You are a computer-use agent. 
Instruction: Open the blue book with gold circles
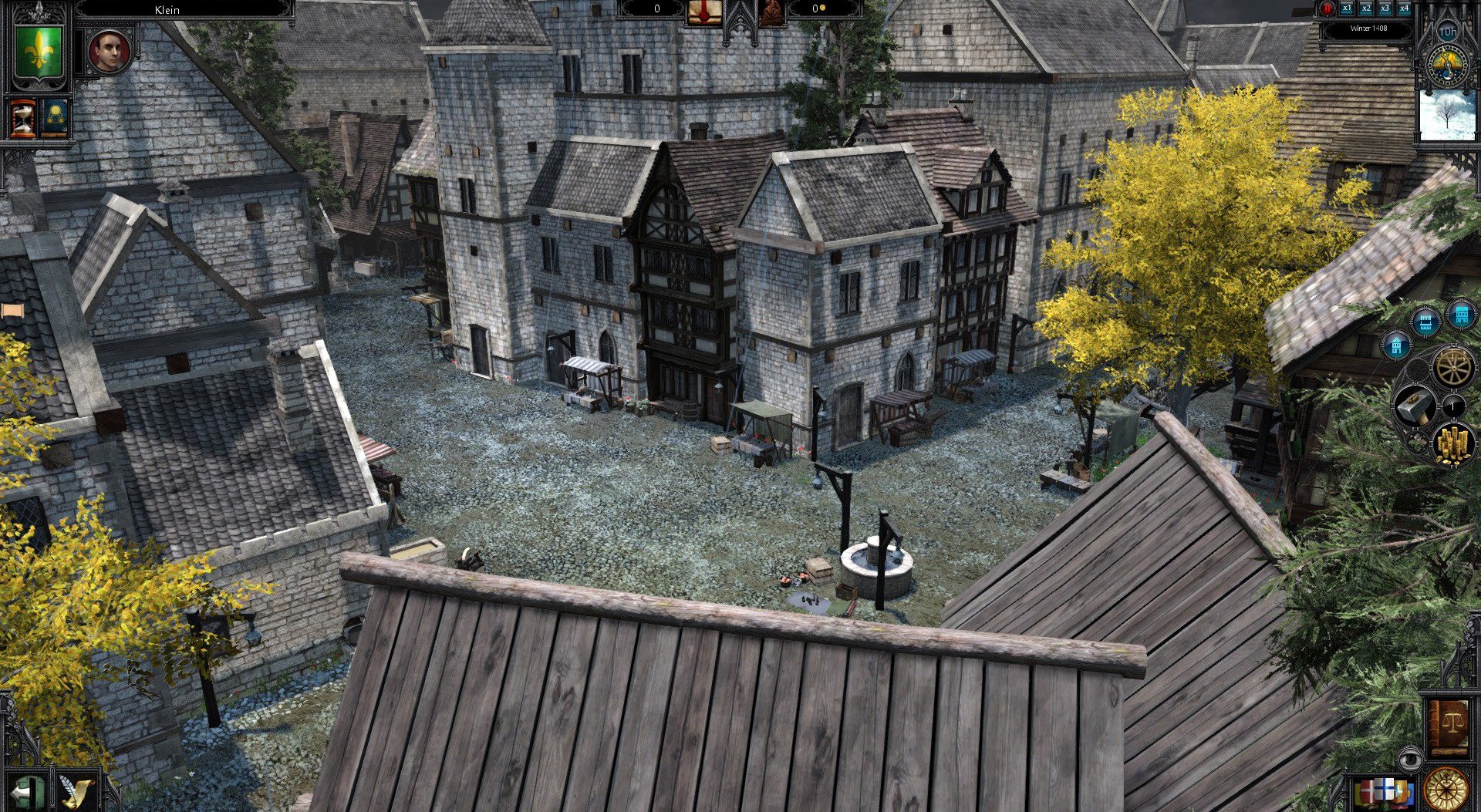pos(54,118)
